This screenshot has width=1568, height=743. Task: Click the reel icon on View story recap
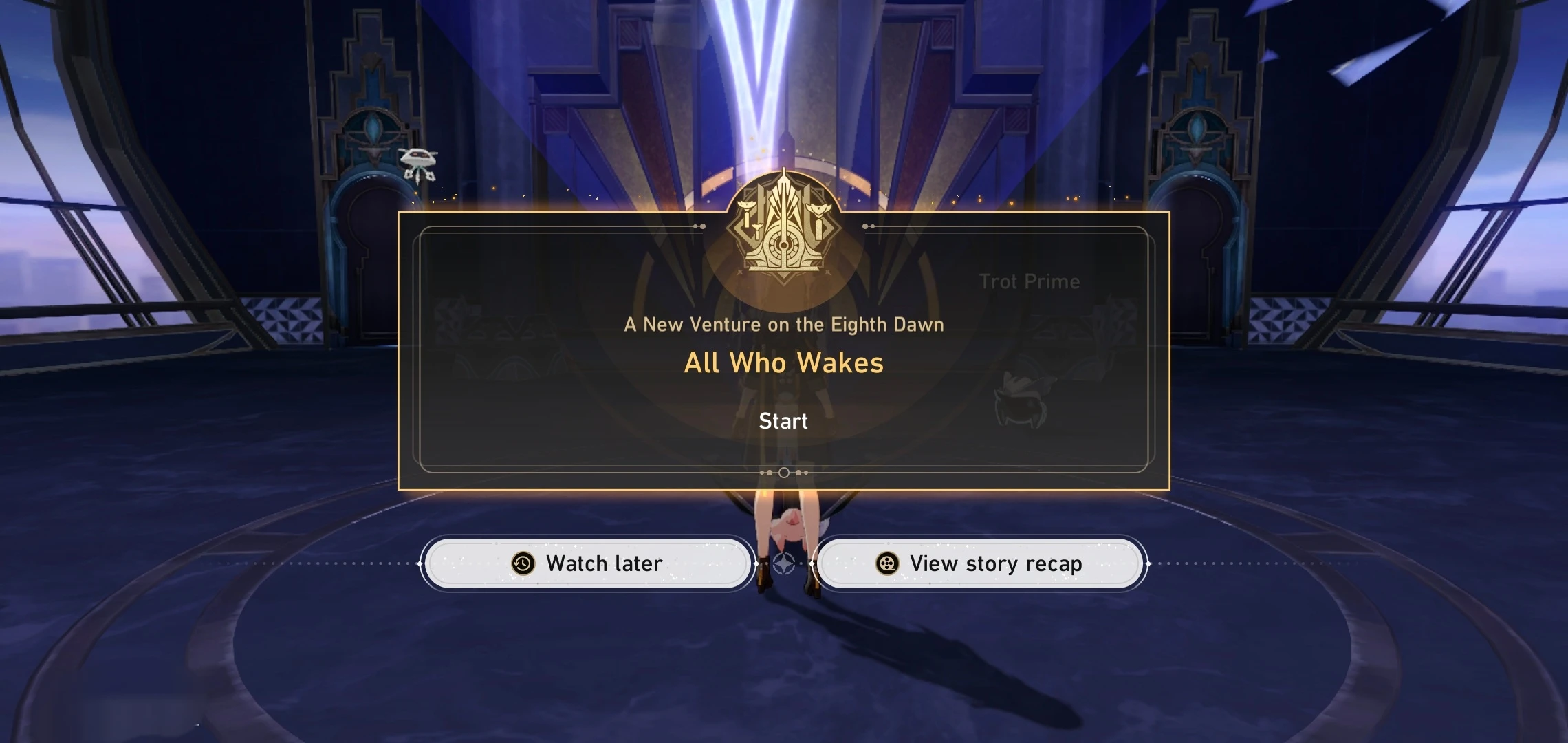[888, 563]
